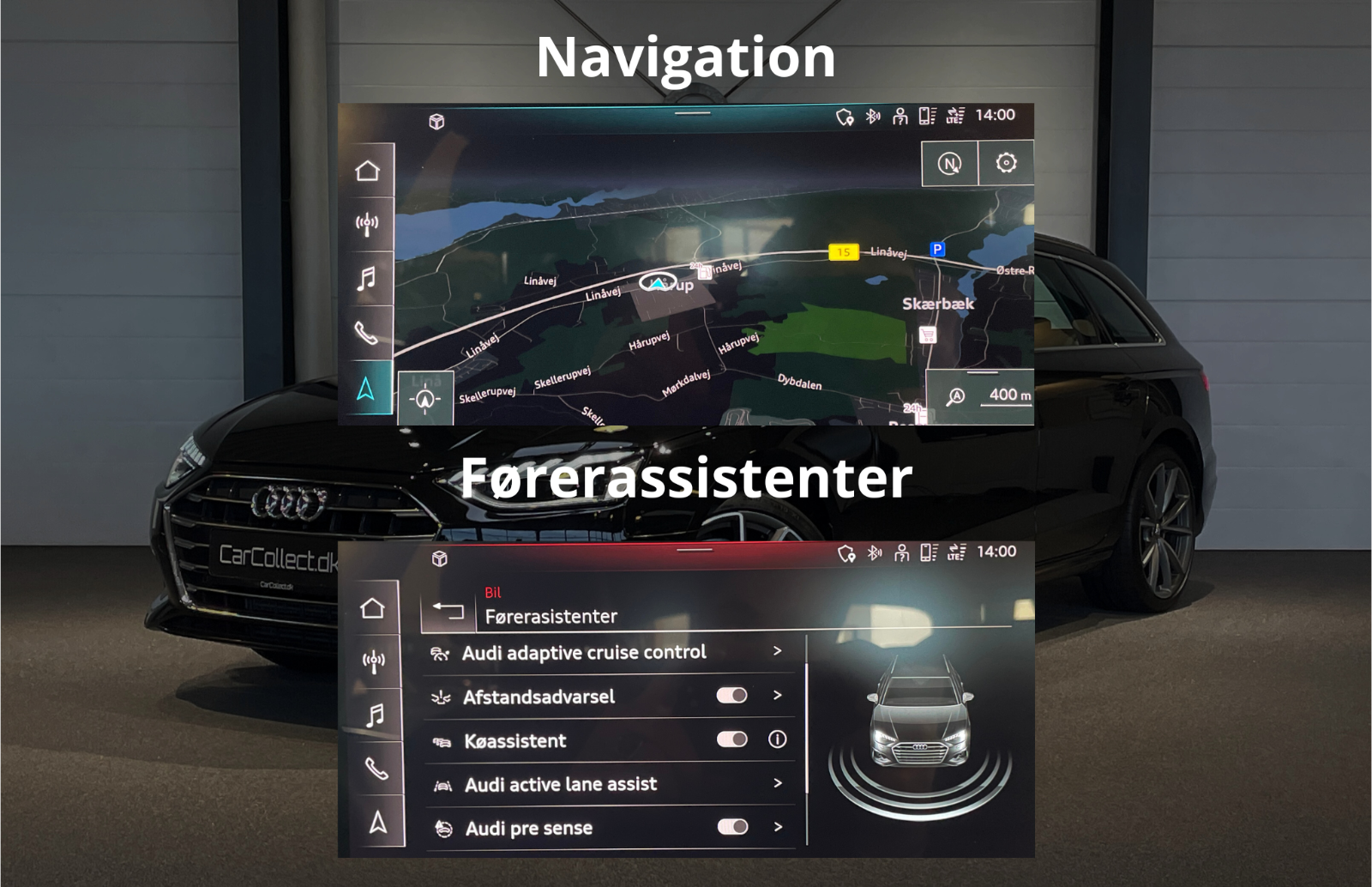
Task: Open the map settings gear button
Action: pos(1006,163)
